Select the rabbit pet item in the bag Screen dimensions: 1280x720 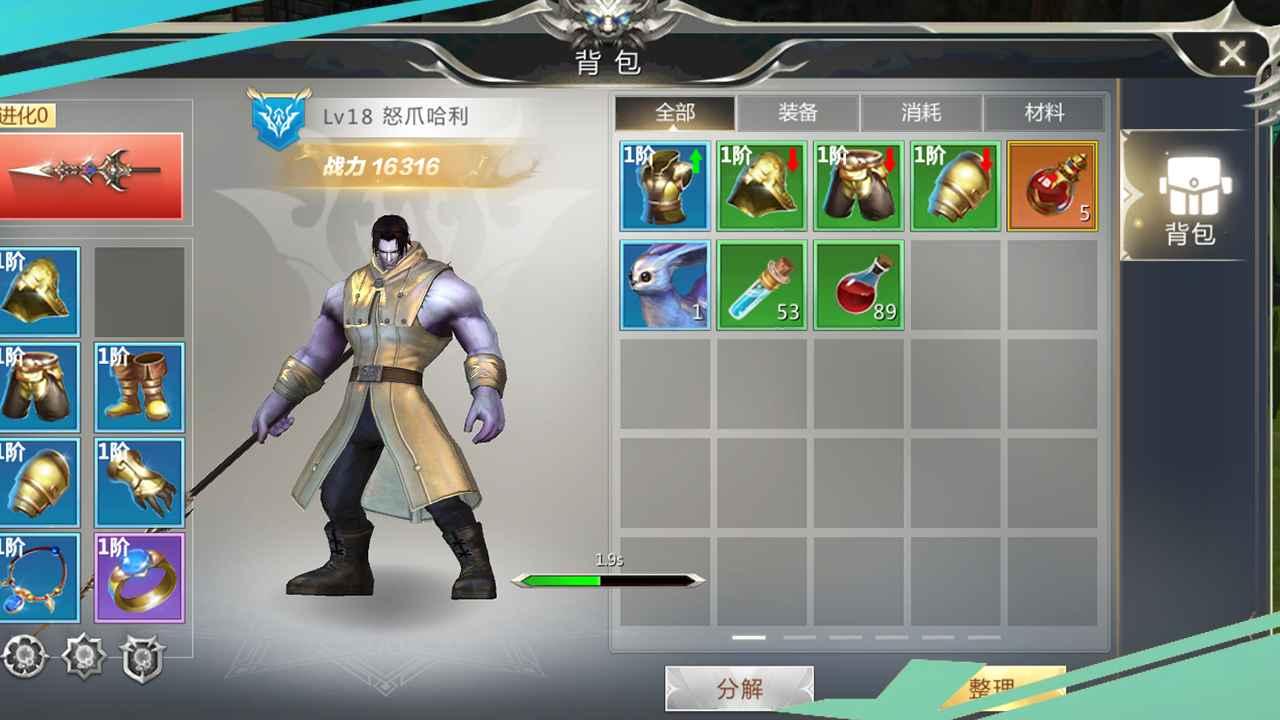click(664, 286)
